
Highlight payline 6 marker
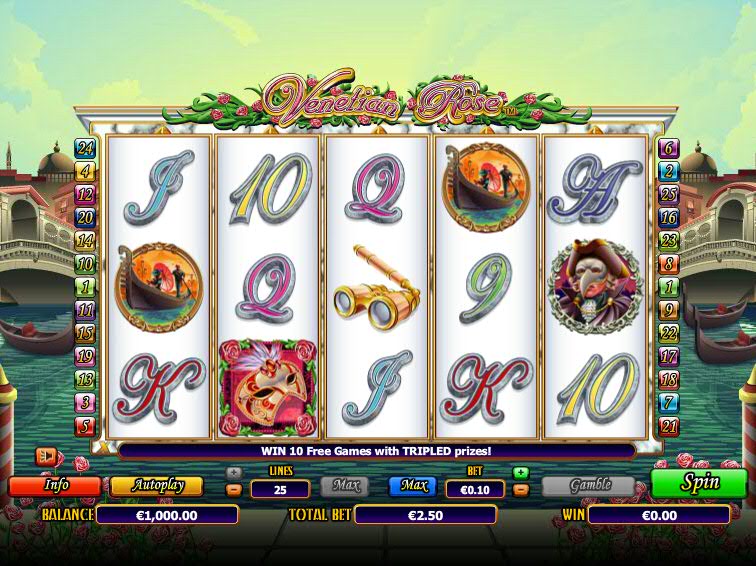[x=669, y=148]
